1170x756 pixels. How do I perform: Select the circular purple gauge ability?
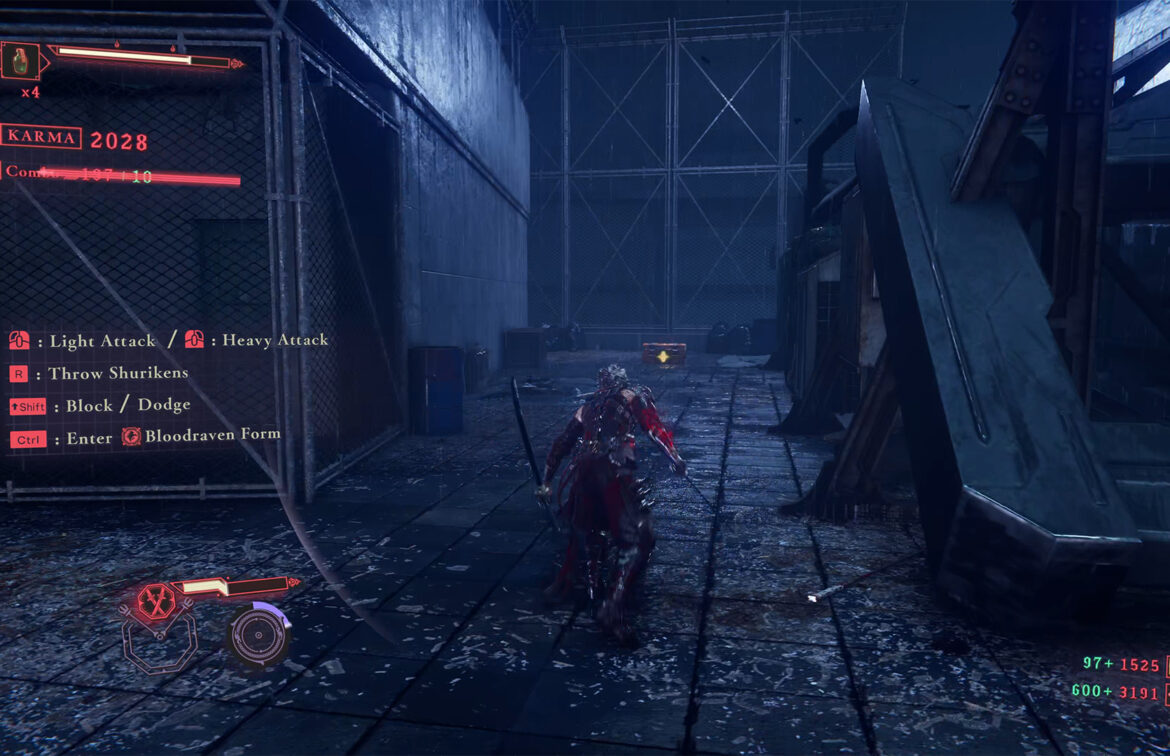tap(258, 633)
